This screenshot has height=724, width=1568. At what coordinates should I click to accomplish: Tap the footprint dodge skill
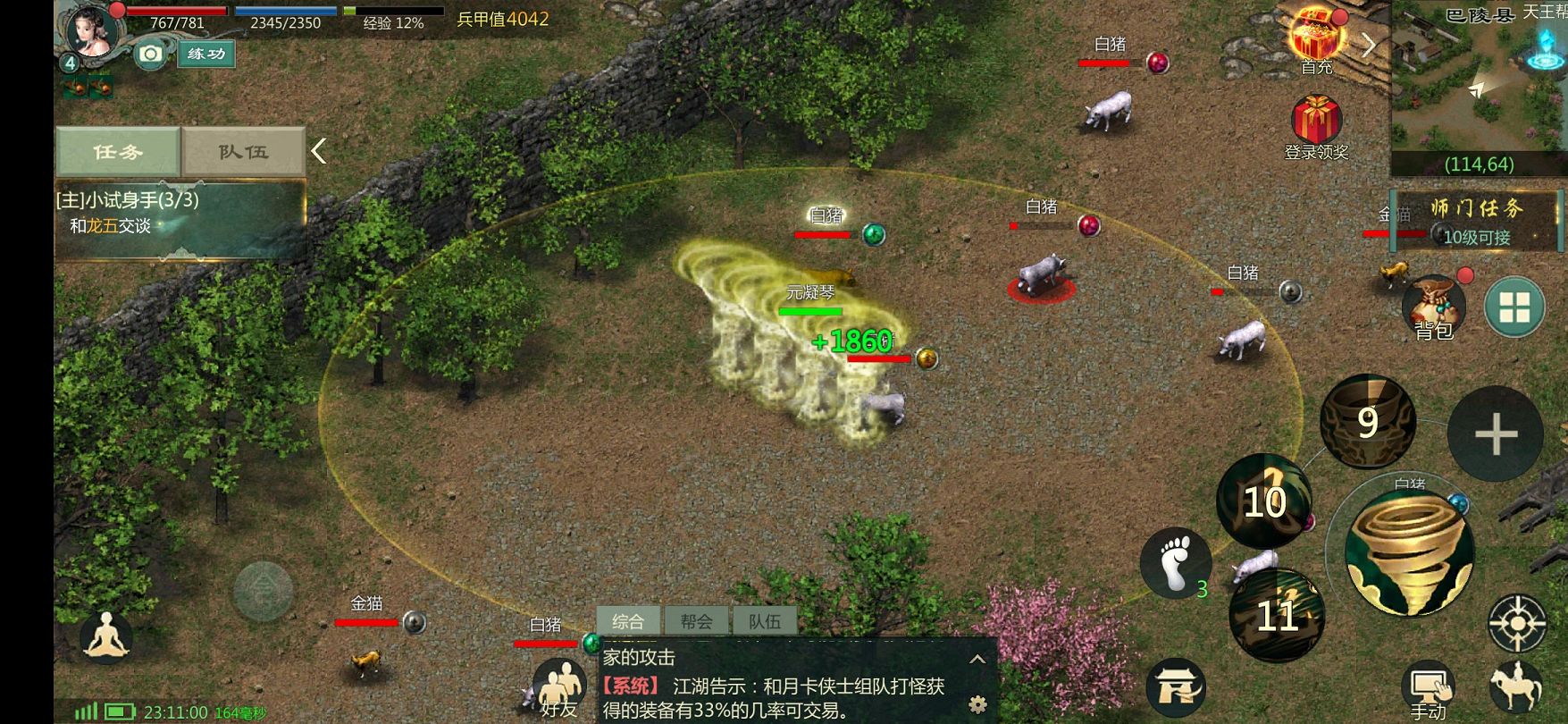click(1175, 562)
